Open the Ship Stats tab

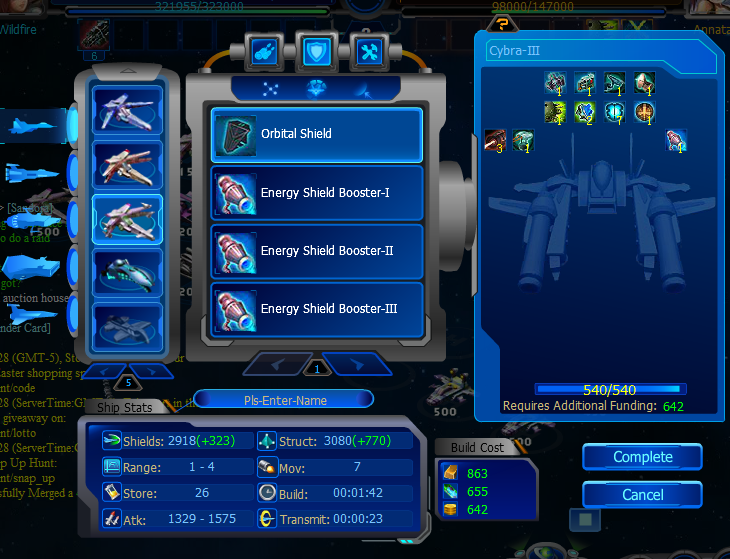pyautogui.click(x=125, y=407)
